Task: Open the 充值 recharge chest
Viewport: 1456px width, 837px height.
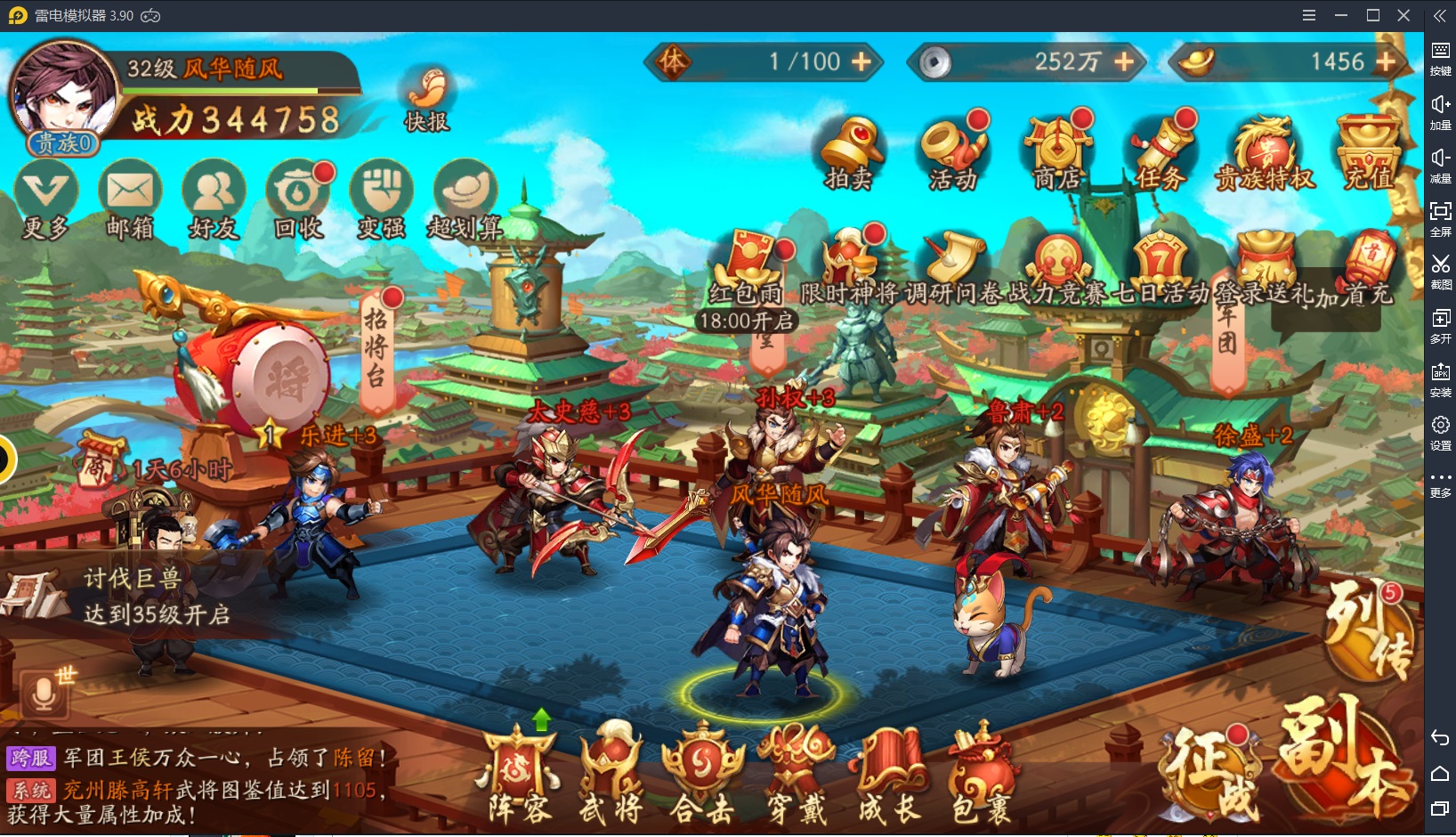Action: 1369,150
